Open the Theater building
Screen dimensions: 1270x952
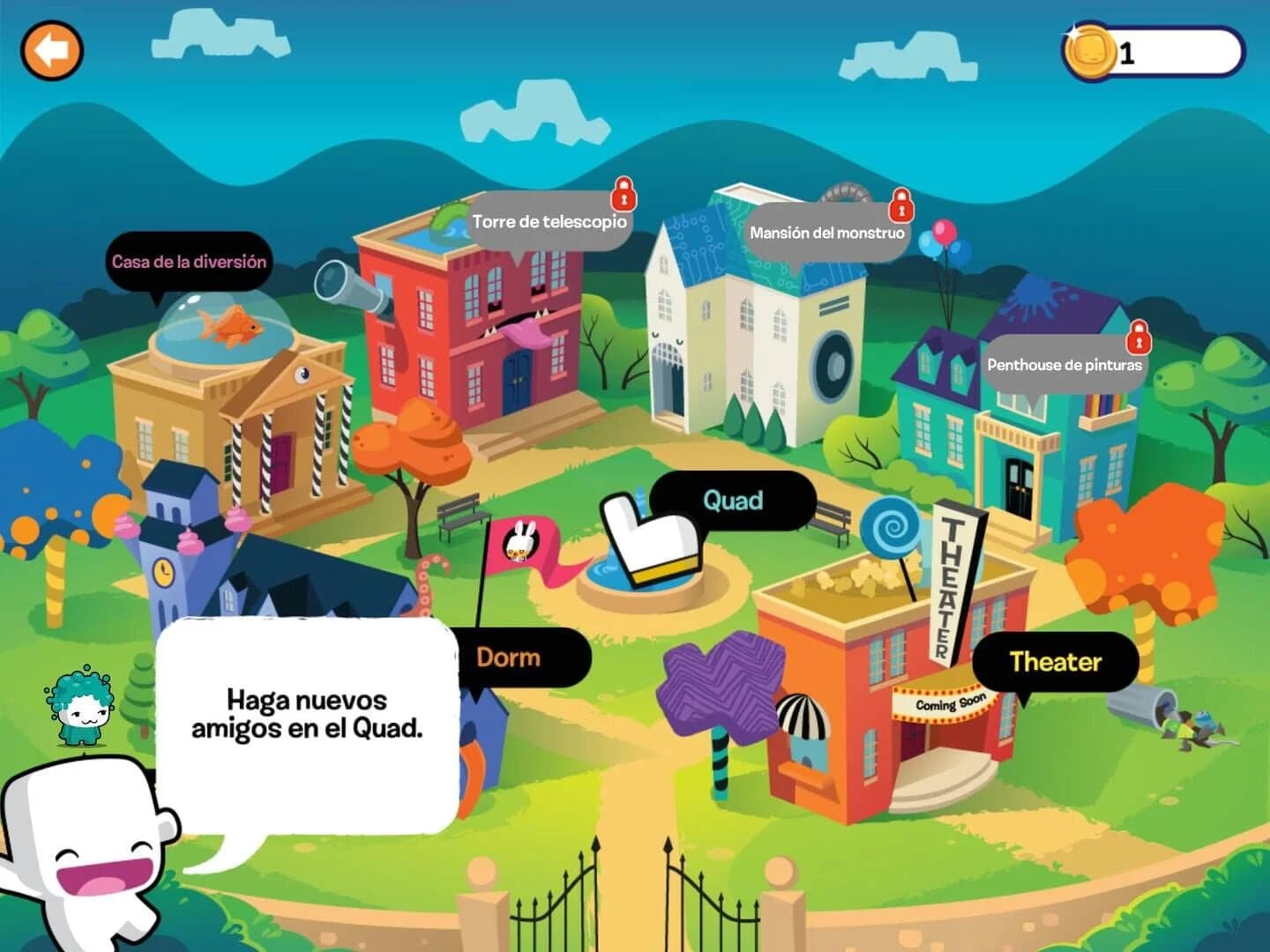[x=1057, y=663]
